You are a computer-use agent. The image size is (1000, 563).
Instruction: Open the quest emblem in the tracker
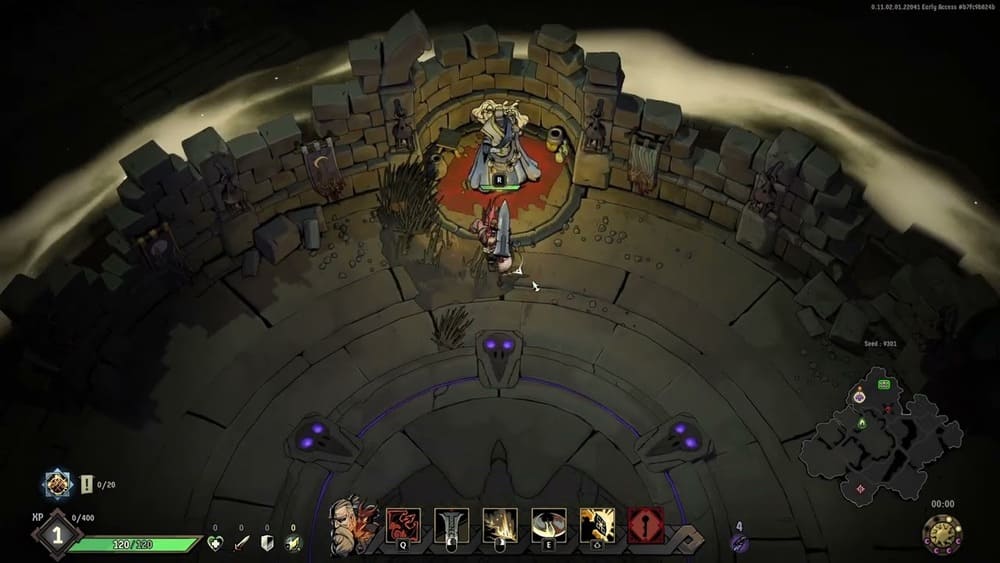point(59,485)
